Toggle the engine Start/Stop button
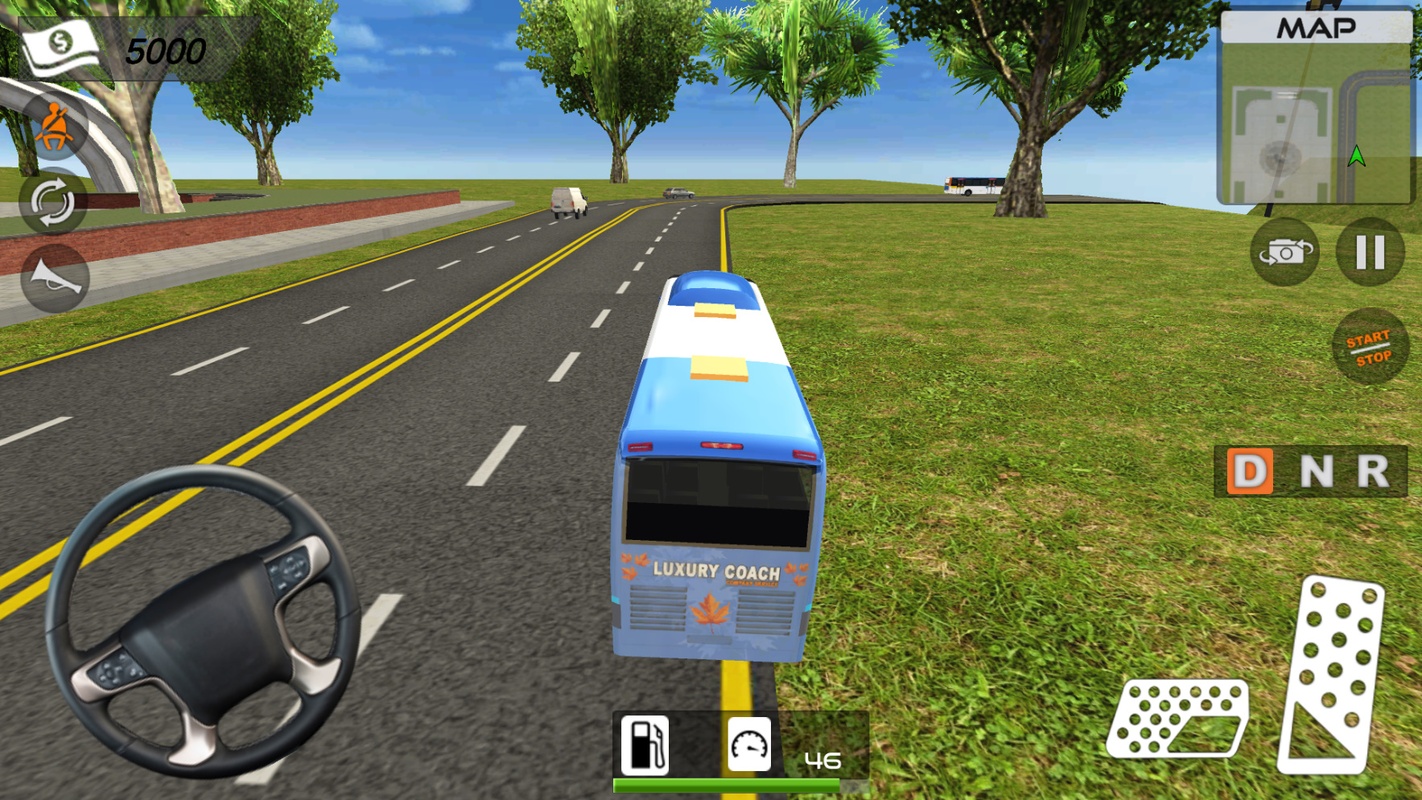 tap(1369, 348)
